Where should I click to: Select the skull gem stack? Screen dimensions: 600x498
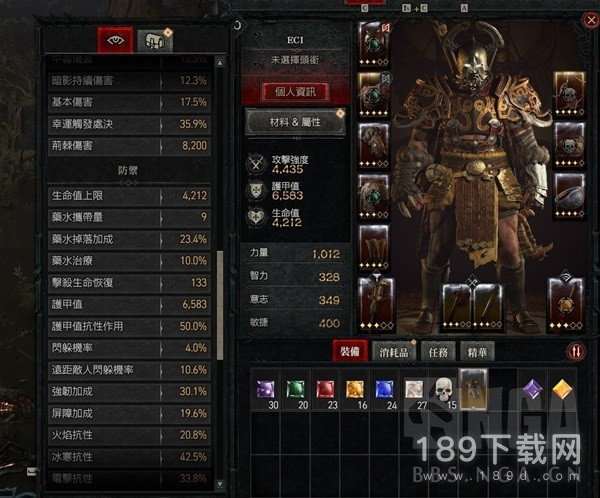tap(443, 388)
